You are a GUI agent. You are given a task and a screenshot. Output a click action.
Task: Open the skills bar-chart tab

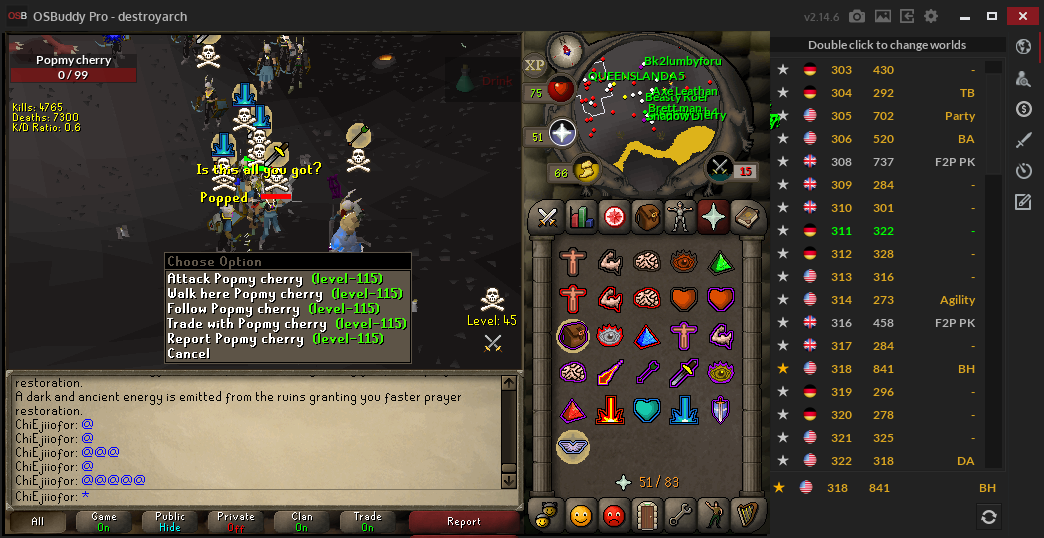point(580,215)
